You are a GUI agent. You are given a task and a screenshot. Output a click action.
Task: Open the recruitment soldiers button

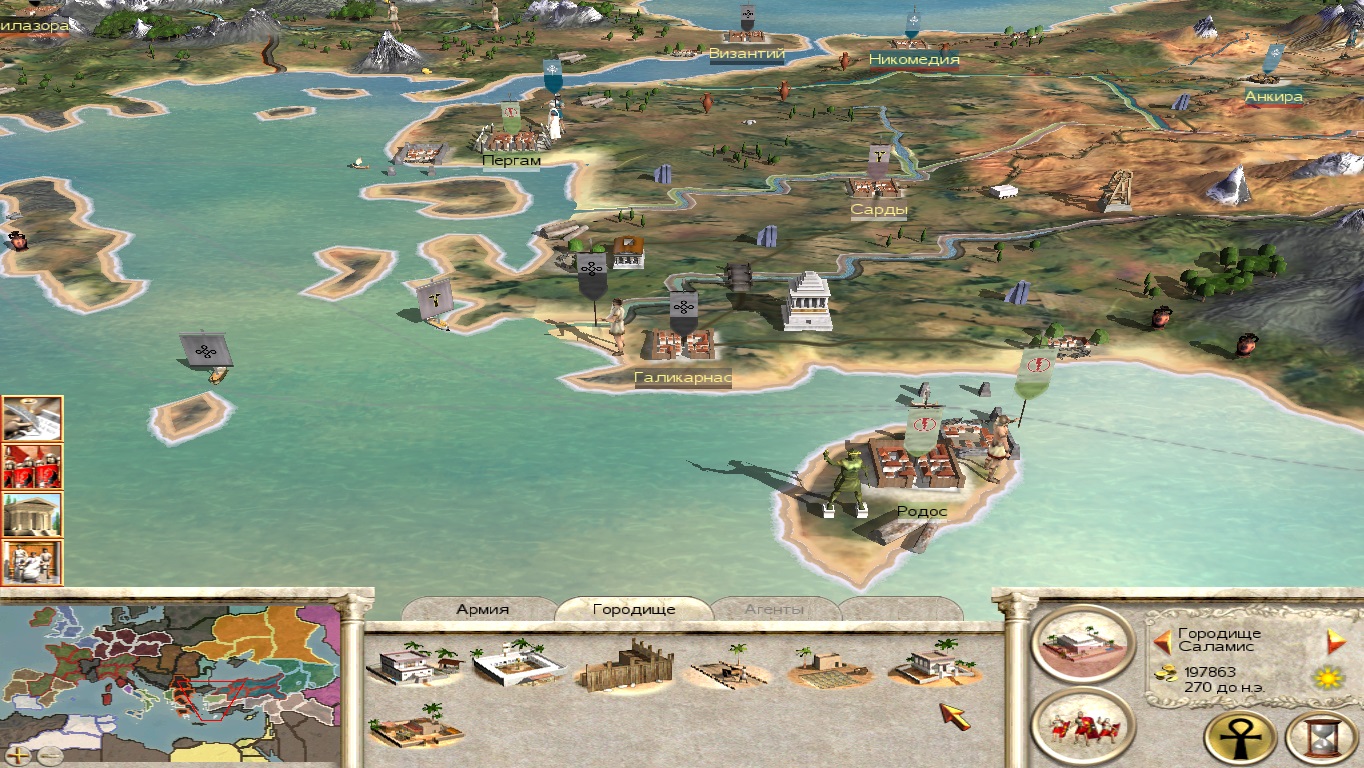click(1082, 725)
